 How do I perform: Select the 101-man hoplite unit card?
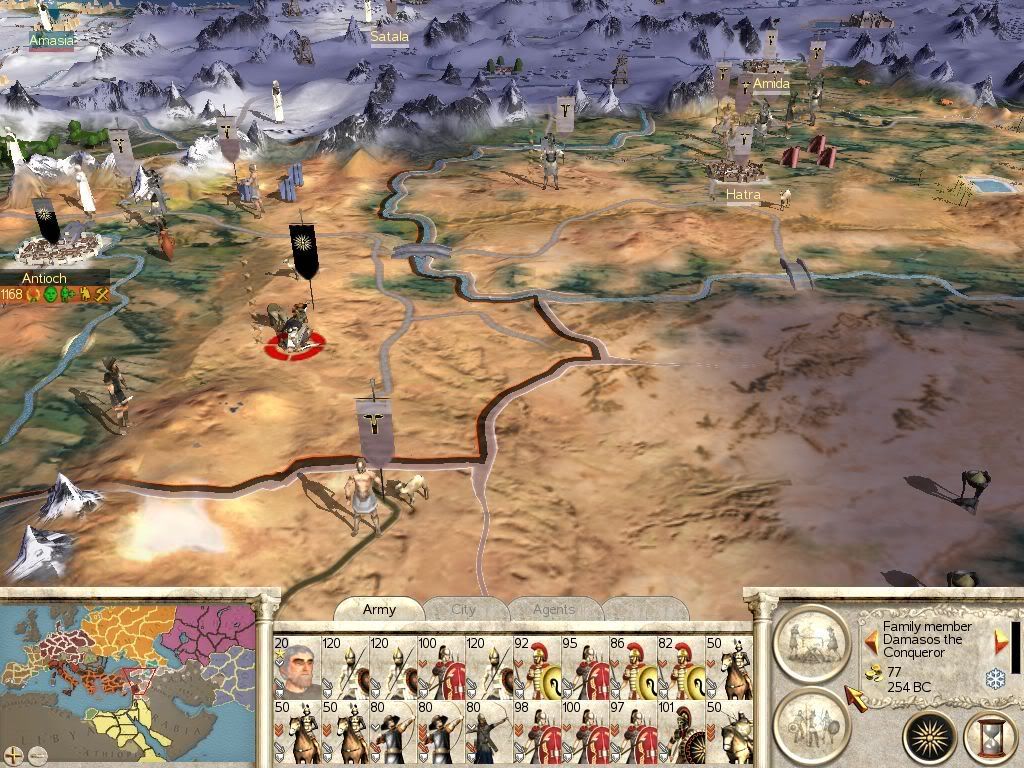tap(682, 731)
